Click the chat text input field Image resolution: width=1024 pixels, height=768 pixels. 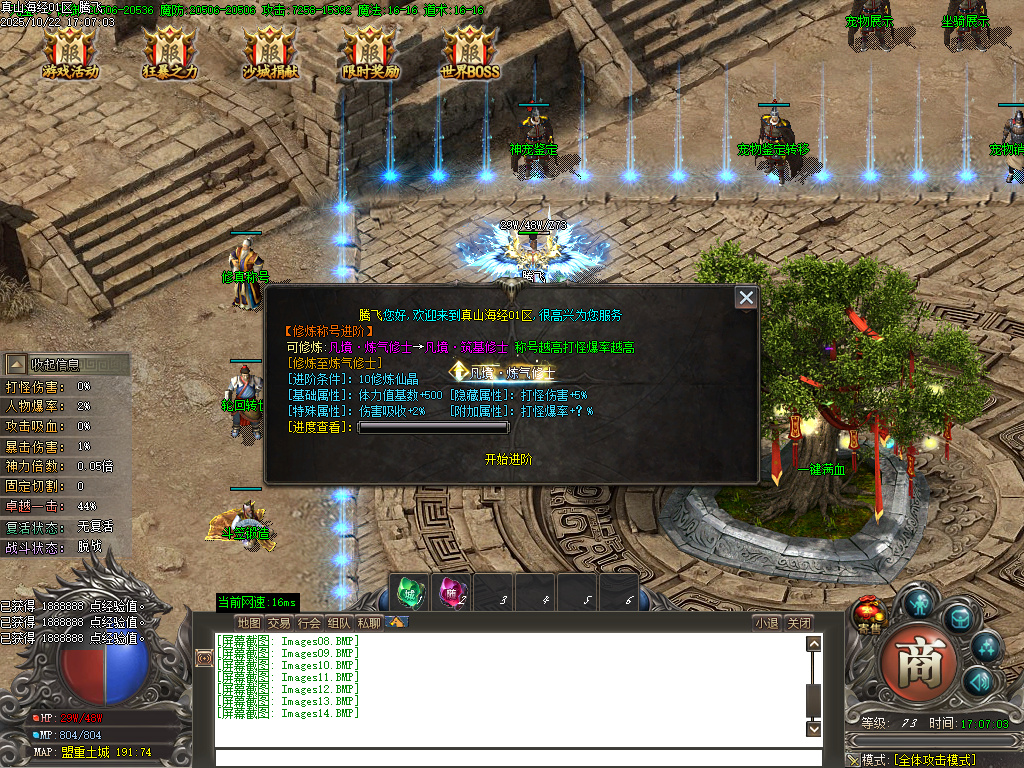510,758
